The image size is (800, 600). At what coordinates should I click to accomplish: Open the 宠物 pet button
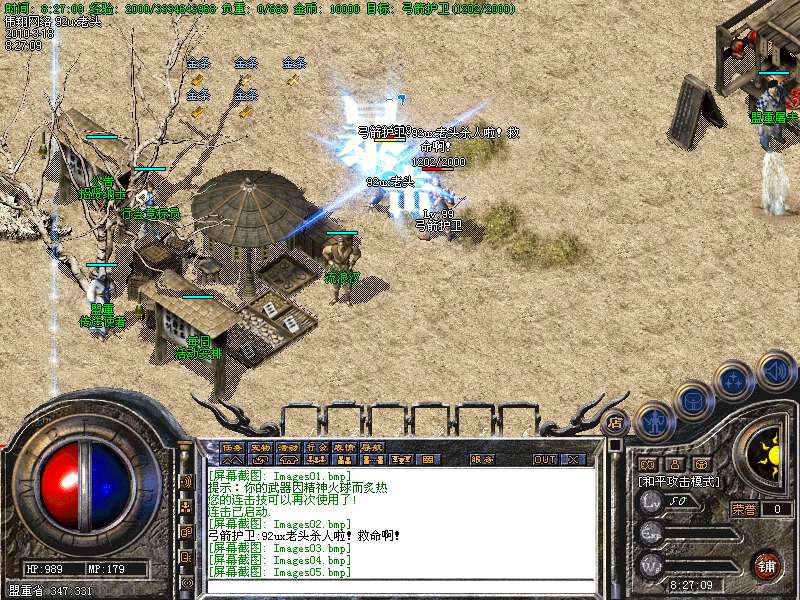(x=261, y=447)
